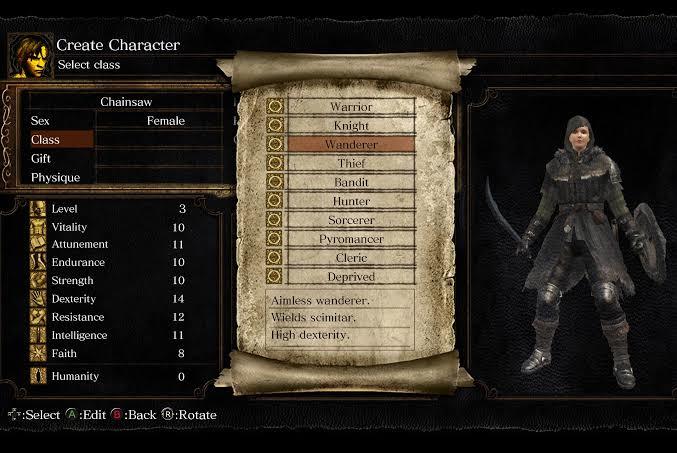Select the Class row in the left panel
677x453 pixels.
tap(60, 140)
